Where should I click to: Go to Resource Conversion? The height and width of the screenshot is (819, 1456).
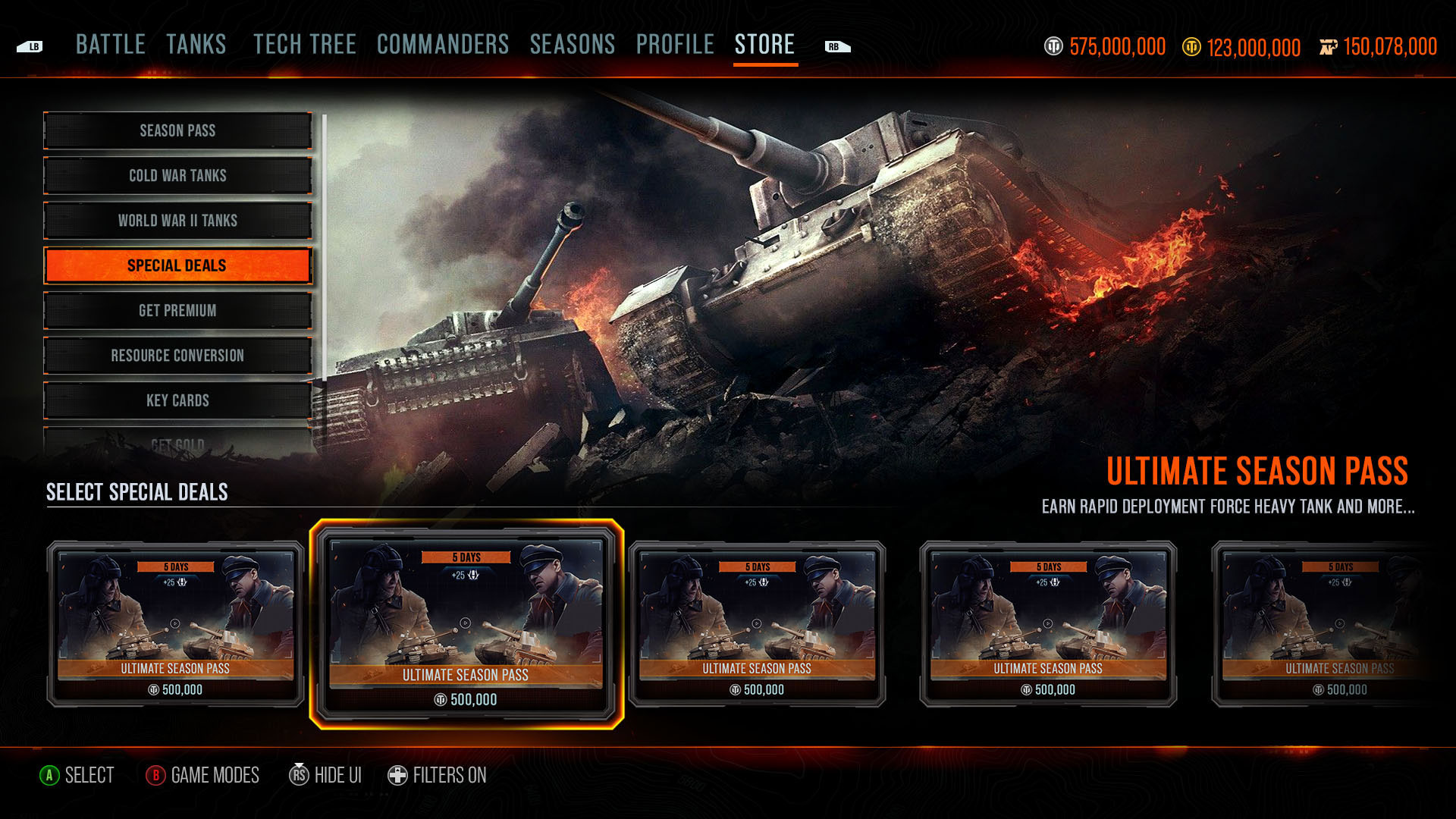pos(177,356)
